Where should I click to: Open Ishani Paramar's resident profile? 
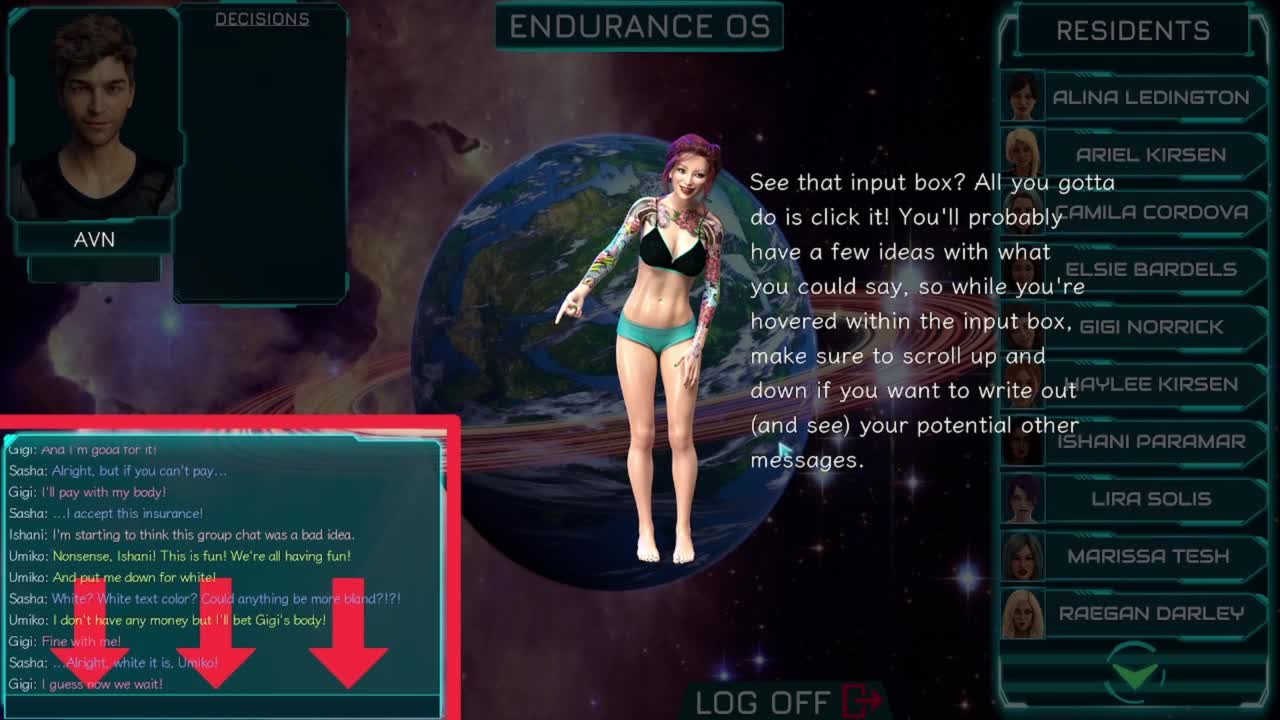tap(1150, 441)
